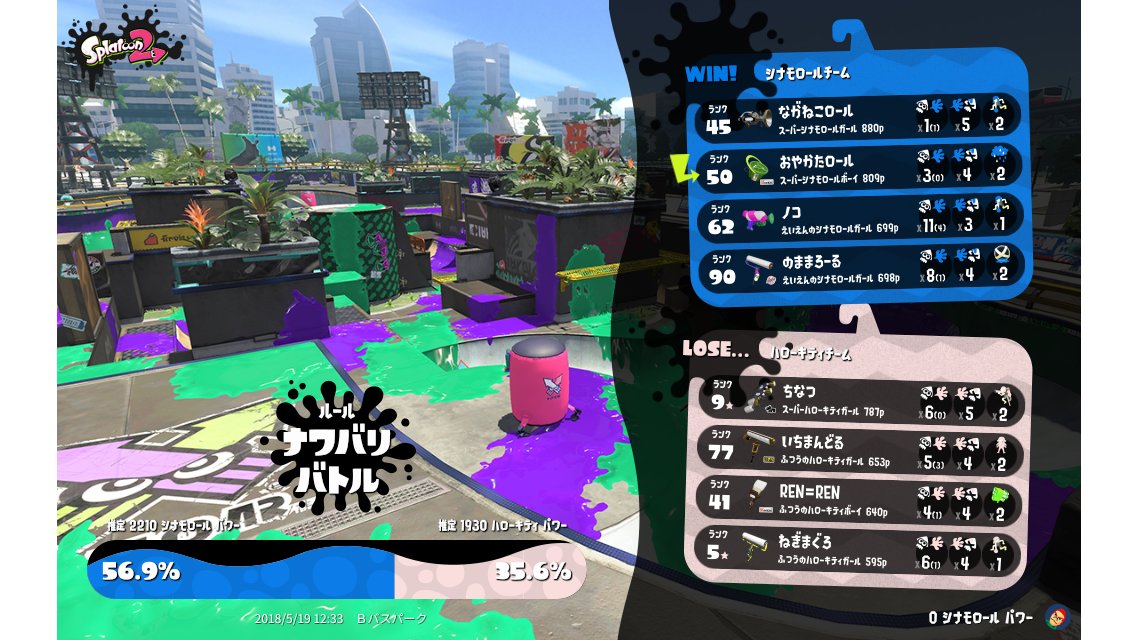
Task: Select losing team player ちなつ
Action: coord(860,398)
